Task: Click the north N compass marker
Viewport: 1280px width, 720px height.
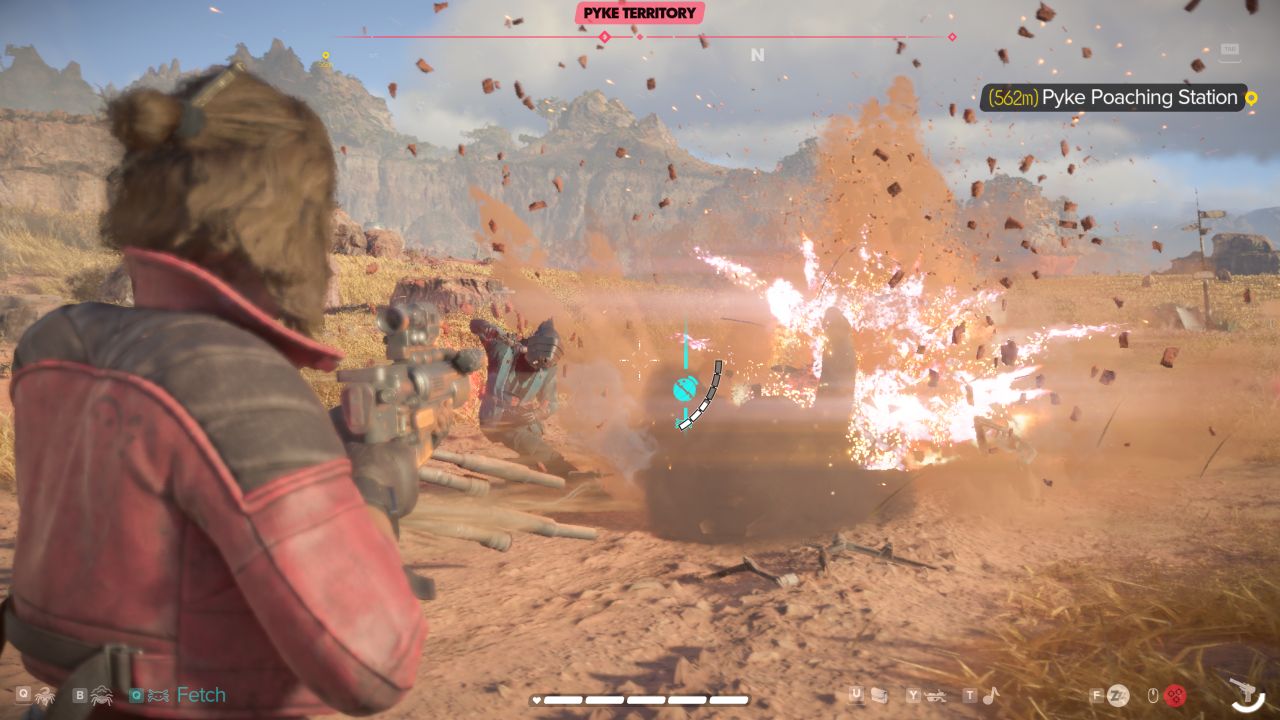Action: (x=757, y=55)
